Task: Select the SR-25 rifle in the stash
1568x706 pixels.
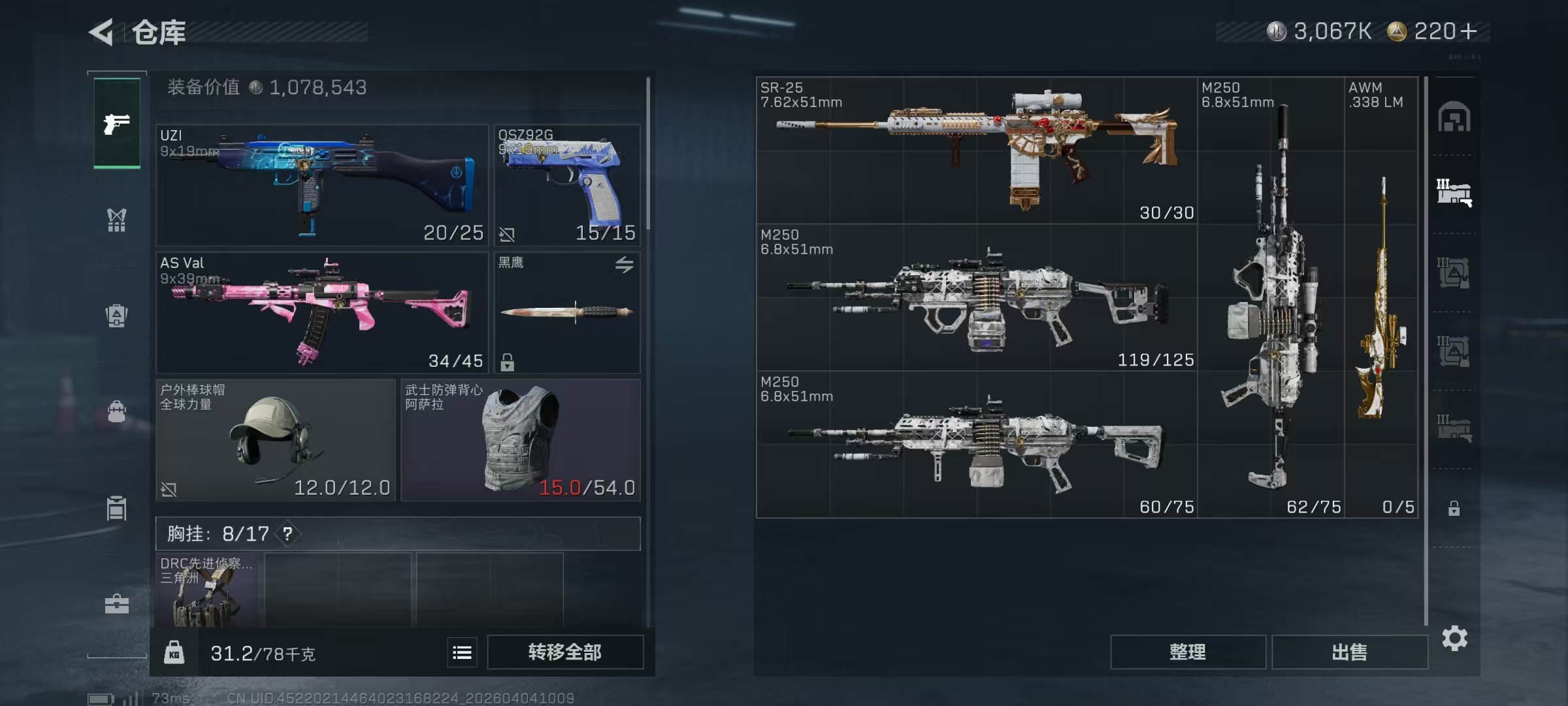Action: [976, 150]
